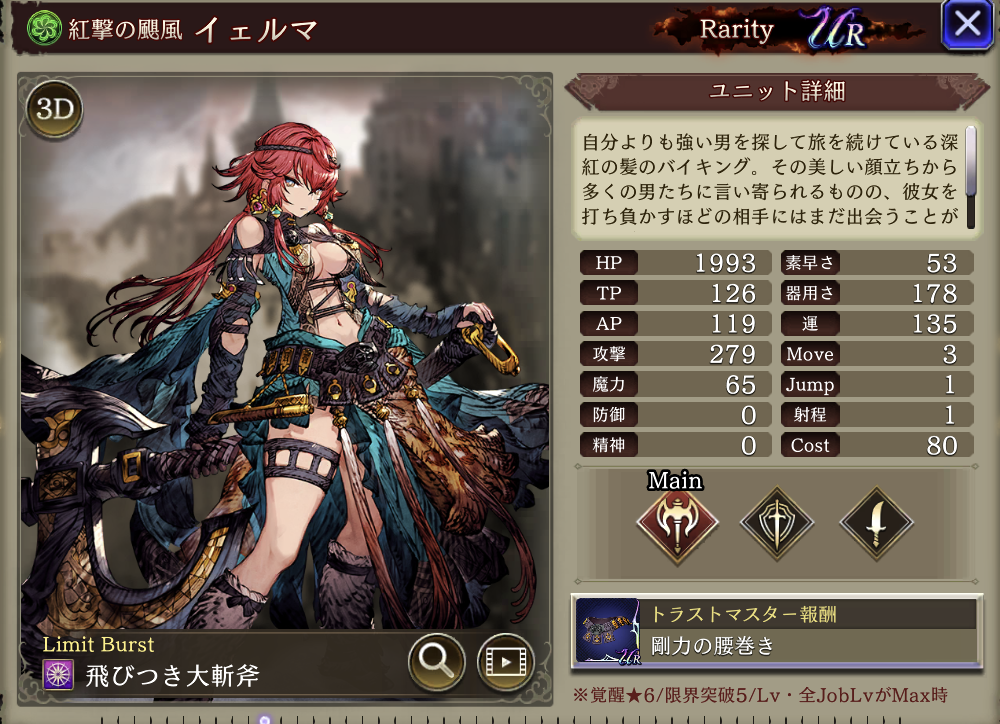Viewport: 1000px width, 724px height.
Task: Choose the sword and shield job icon
Action: pos(776,522)
